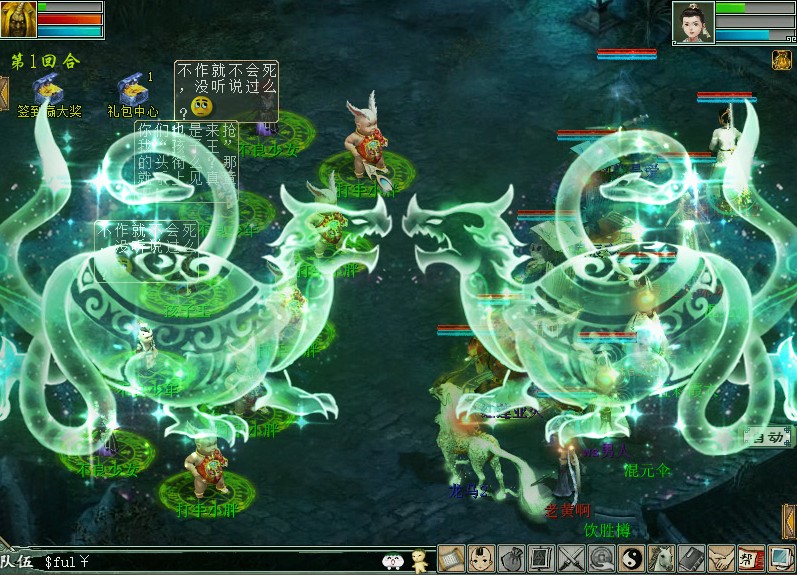Open the yin-yang icon menu
797x575 pixels.
pos(632,559)
